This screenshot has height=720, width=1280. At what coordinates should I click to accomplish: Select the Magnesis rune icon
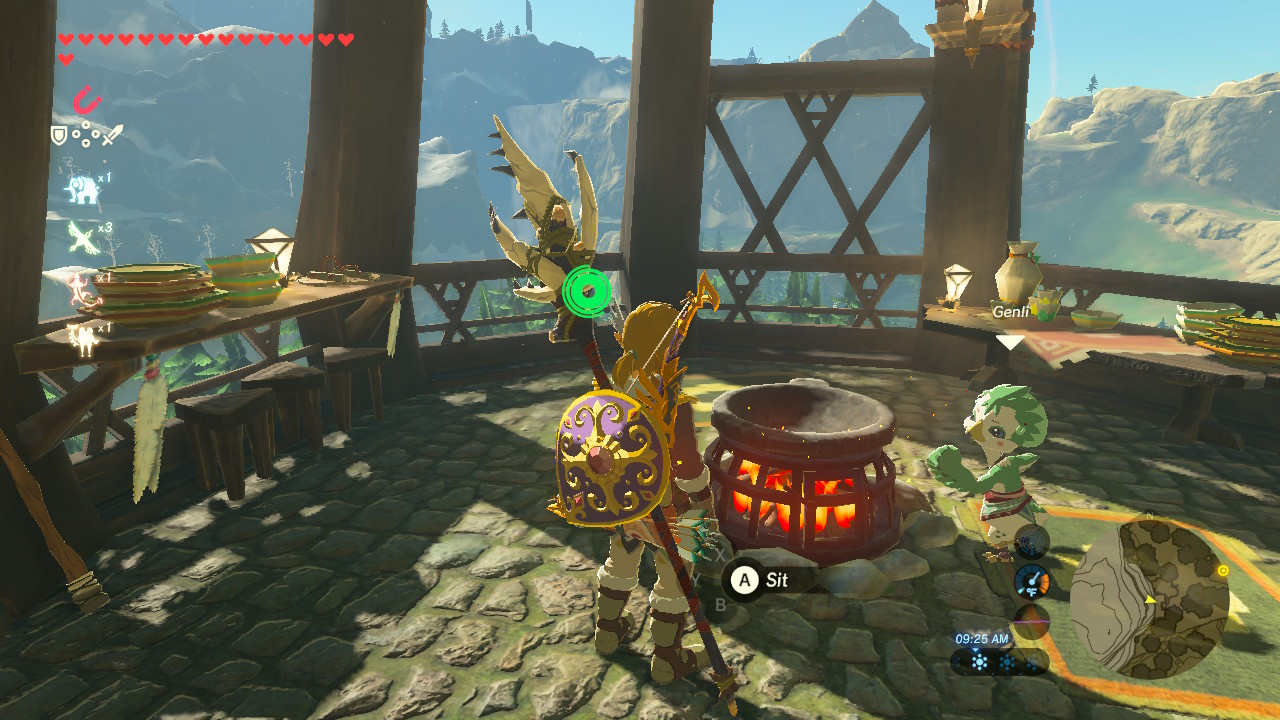pyautogui.click(x=86, y=100)
